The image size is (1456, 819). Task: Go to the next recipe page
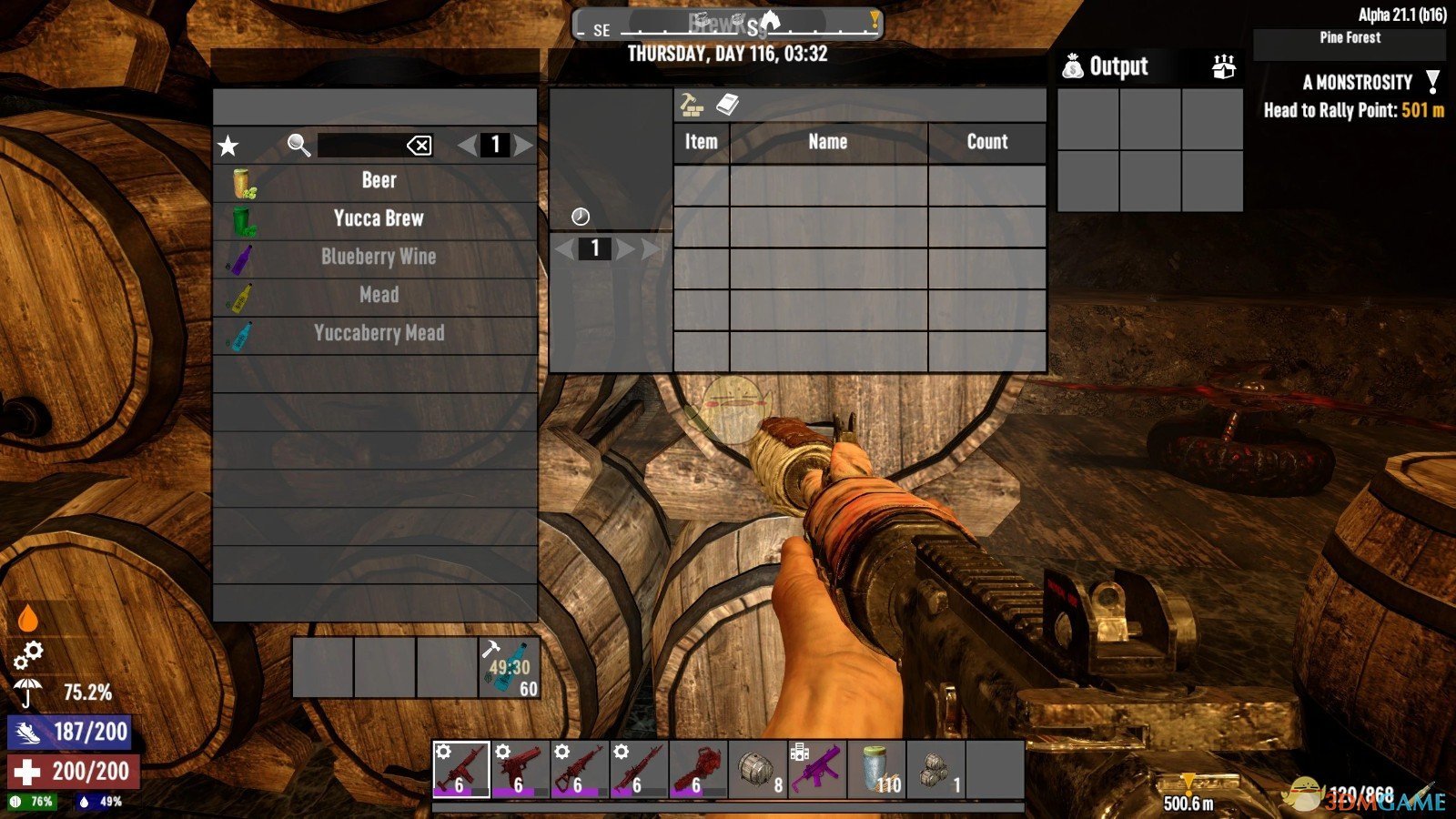523,146
